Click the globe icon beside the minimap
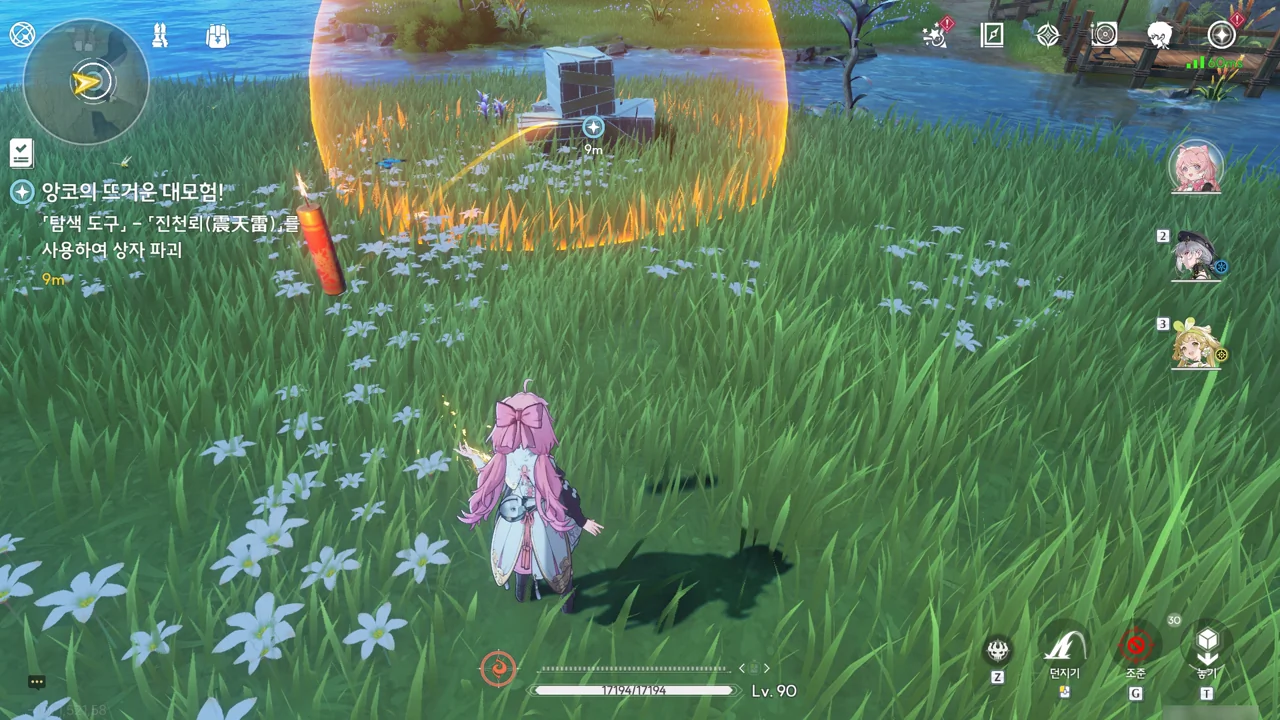 coord(22,34)
